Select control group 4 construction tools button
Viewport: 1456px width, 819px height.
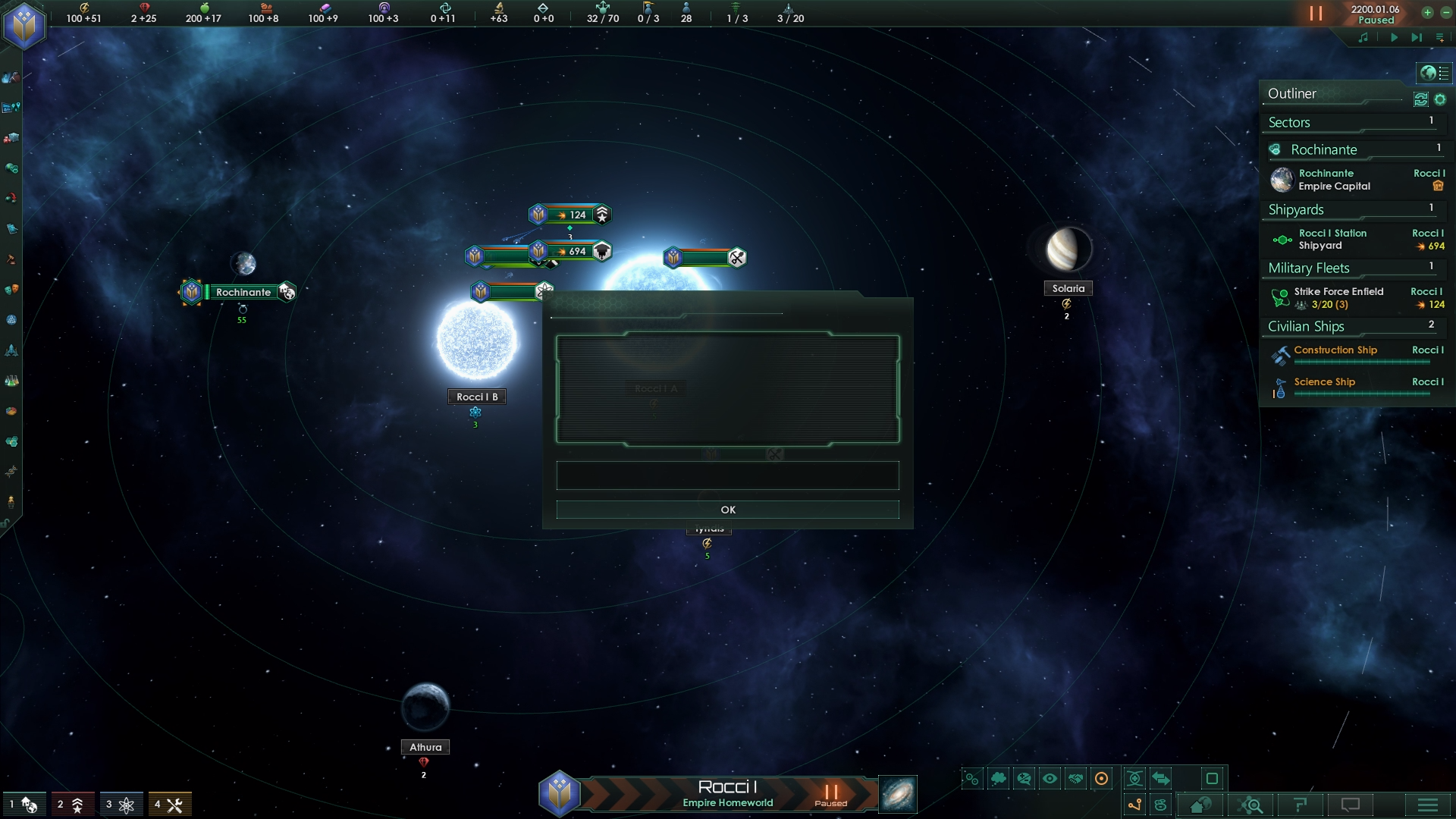[169, 805]
